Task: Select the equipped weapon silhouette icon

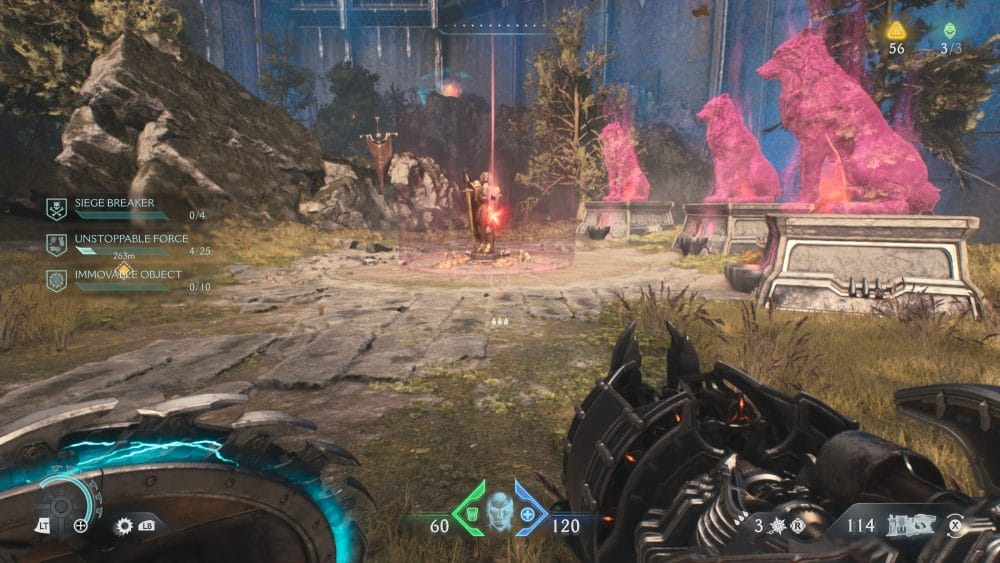Action: (913, 523)
